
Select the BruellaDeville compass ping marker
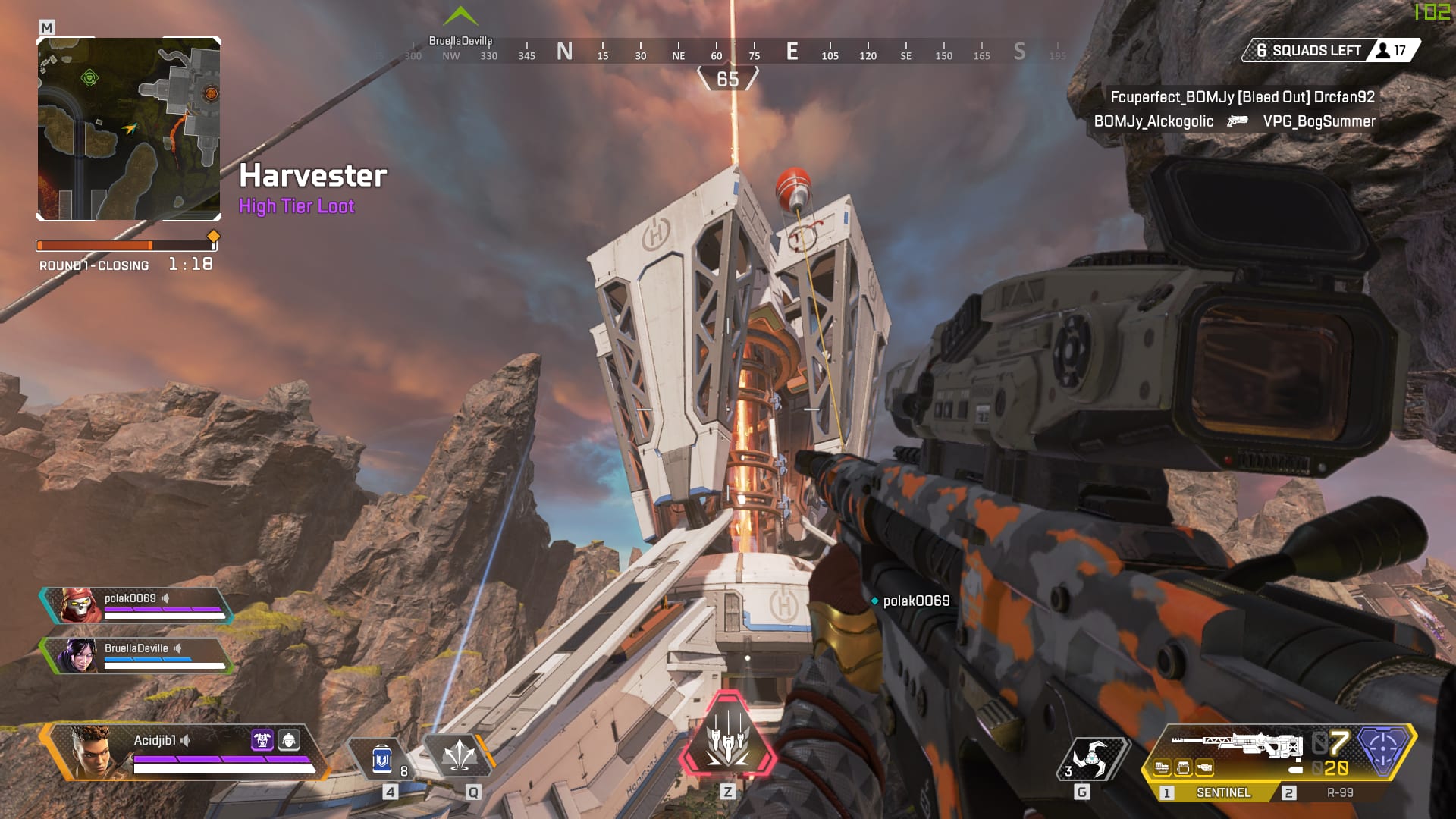[x=460, y=17]
